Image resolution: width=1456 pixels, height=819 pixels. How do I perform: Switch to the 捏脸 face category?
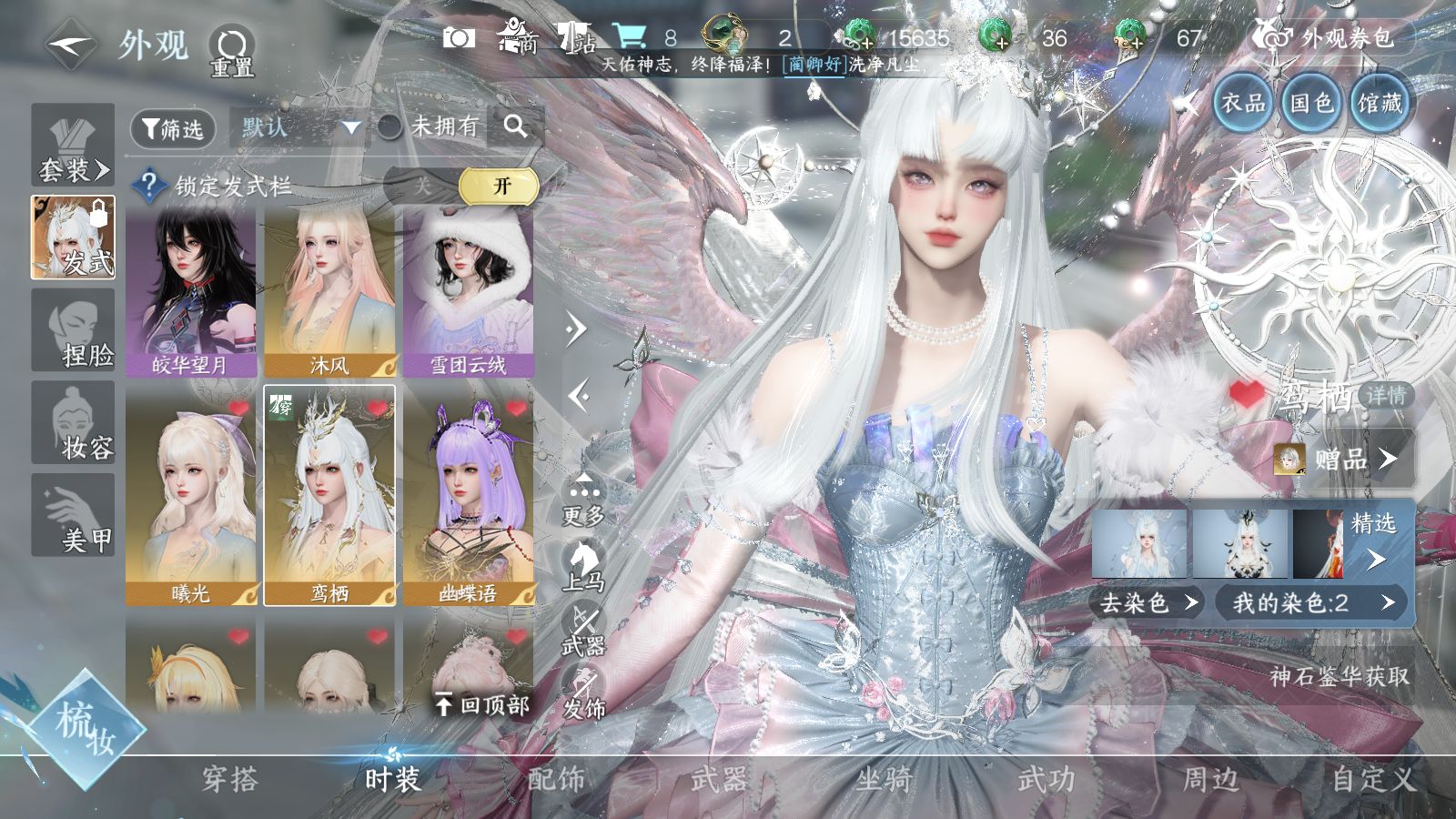click(74, 331)
